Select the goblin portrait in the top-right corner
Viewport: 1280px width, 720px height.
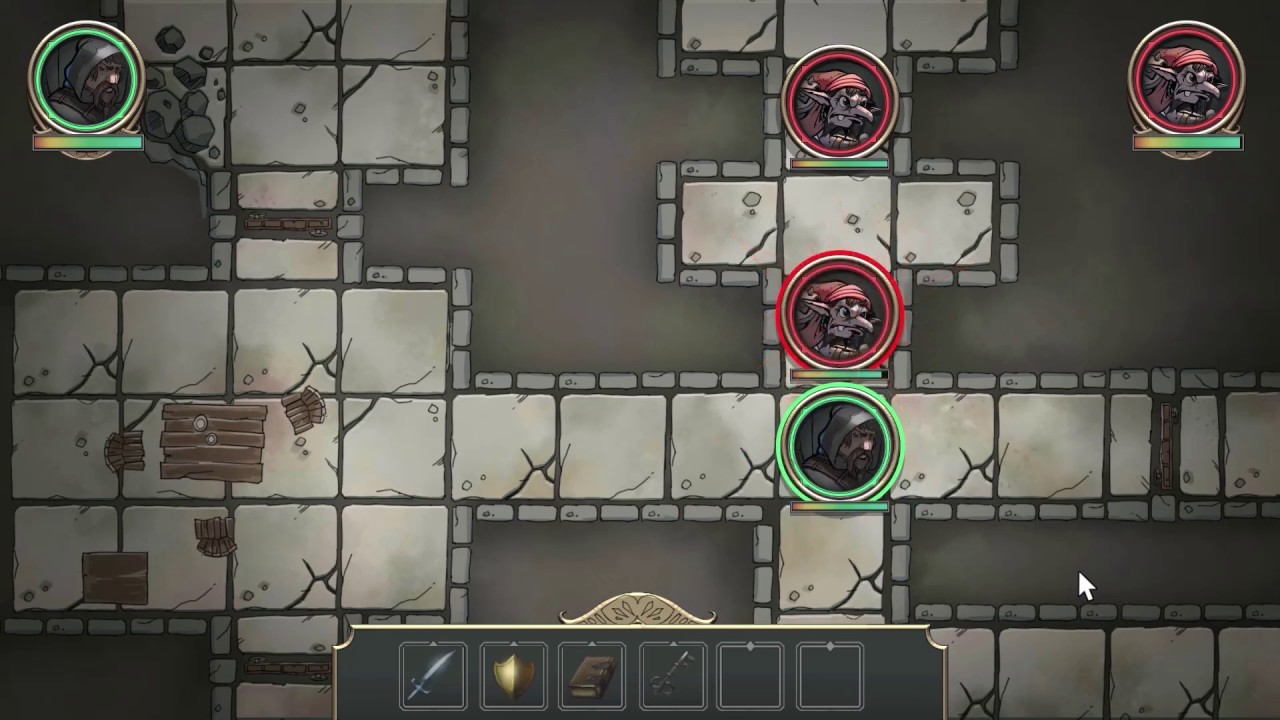pyautogui.click(x=1186, y=75)
